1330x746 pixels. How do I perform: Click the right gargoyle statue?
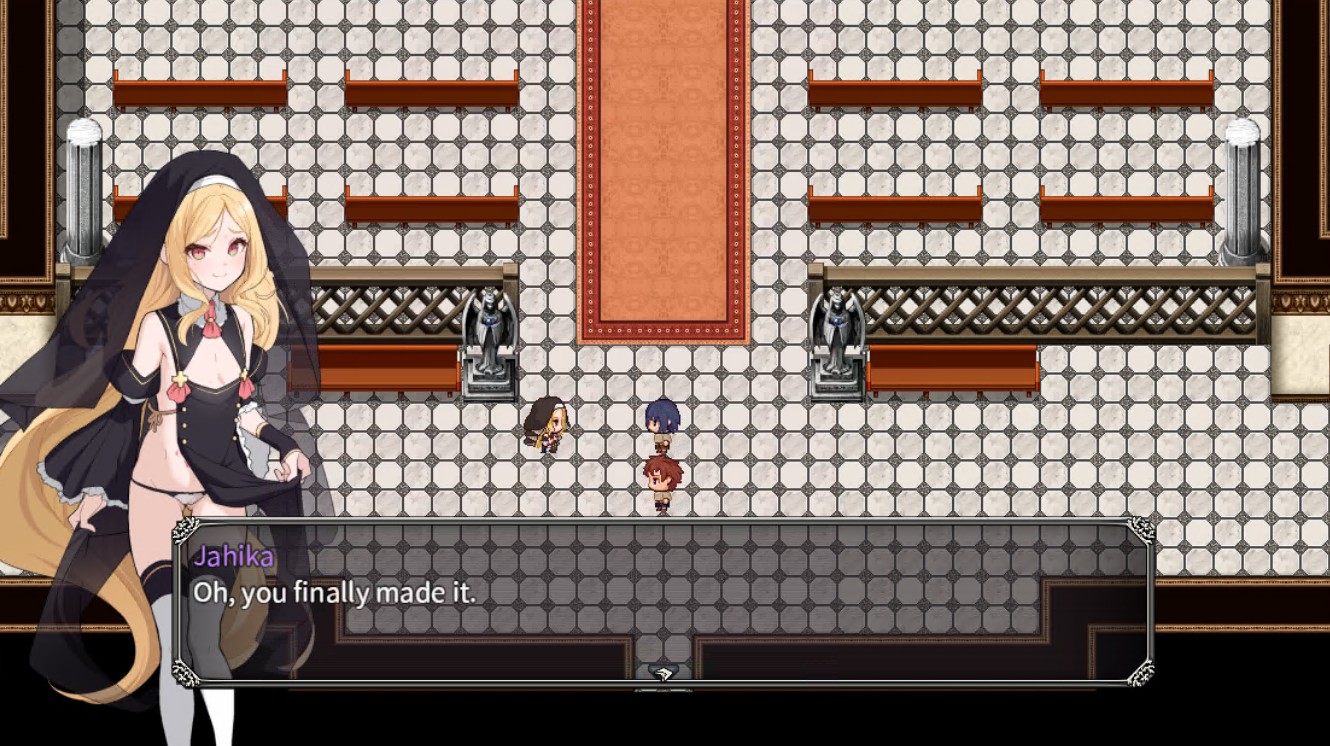pos(838,330)
